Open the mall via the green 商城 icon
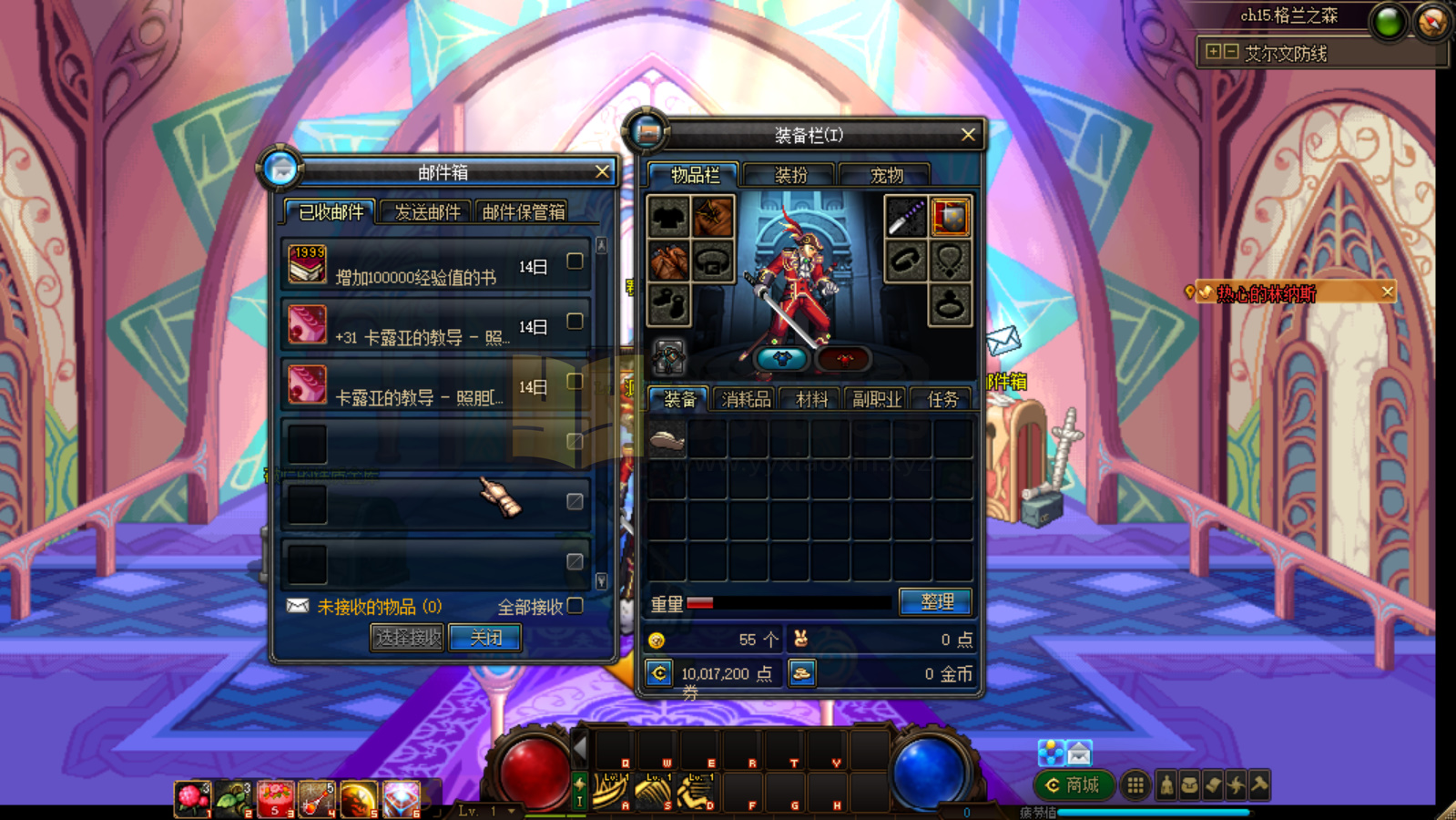 1073,784
